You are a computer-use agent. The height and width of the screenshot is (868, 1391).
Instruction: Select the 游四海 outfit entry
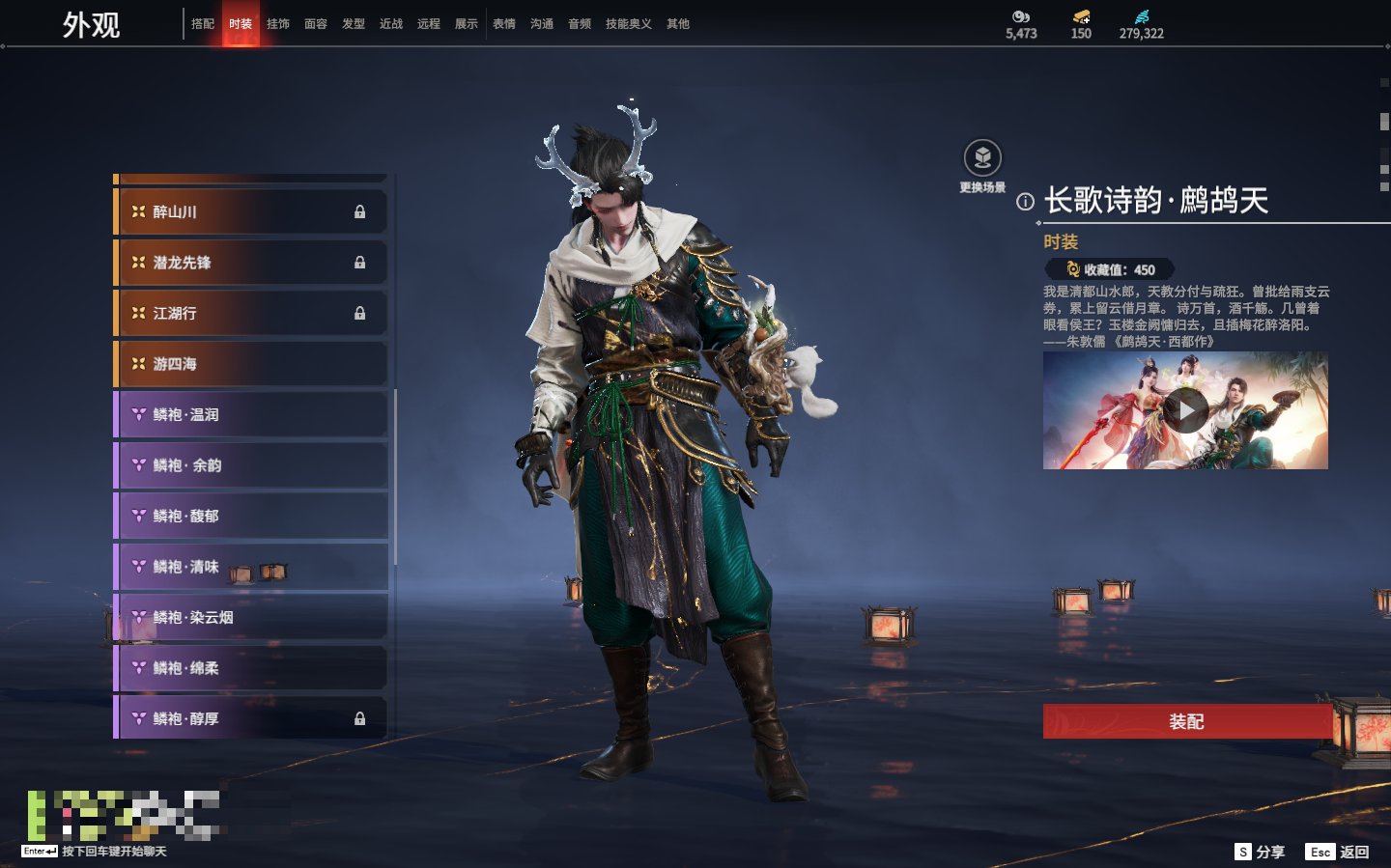click(250, 364)
